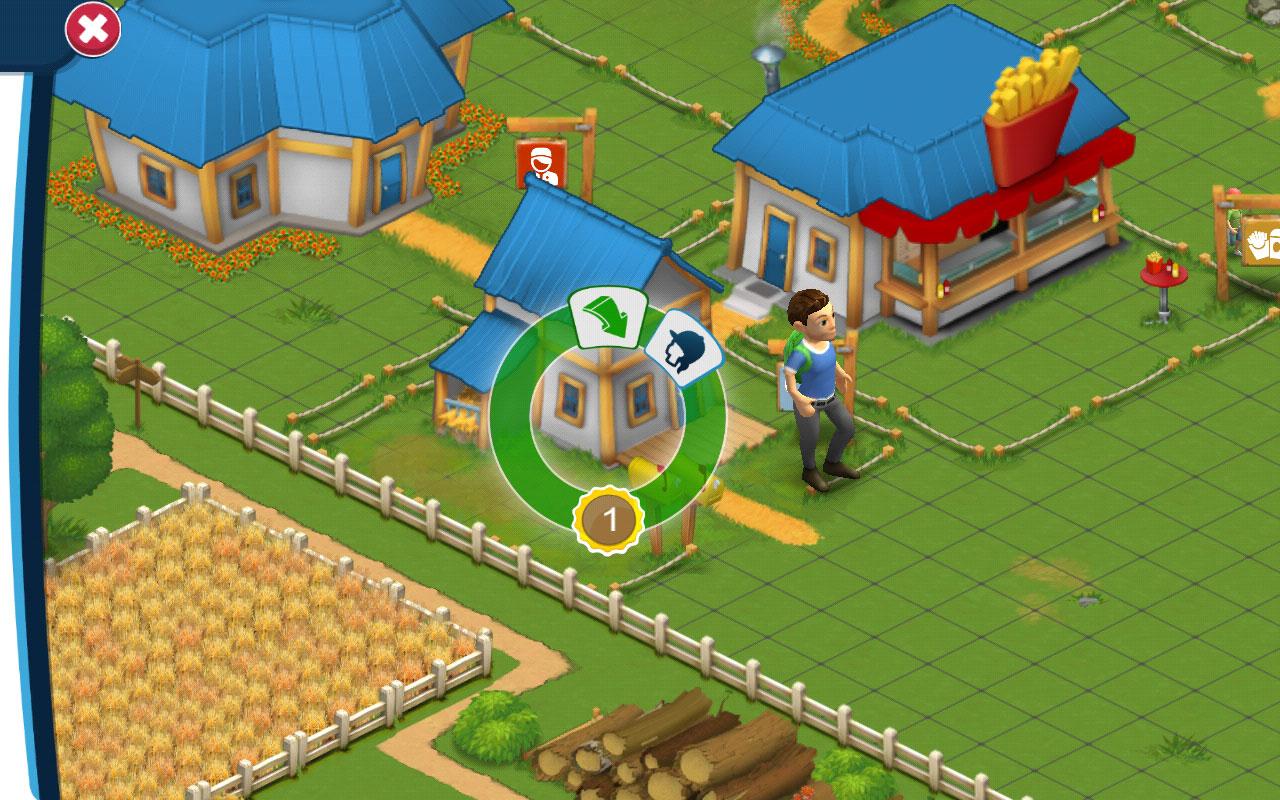
Task: Click the red chef sign near the blue house
Action: tap(541, 163)
